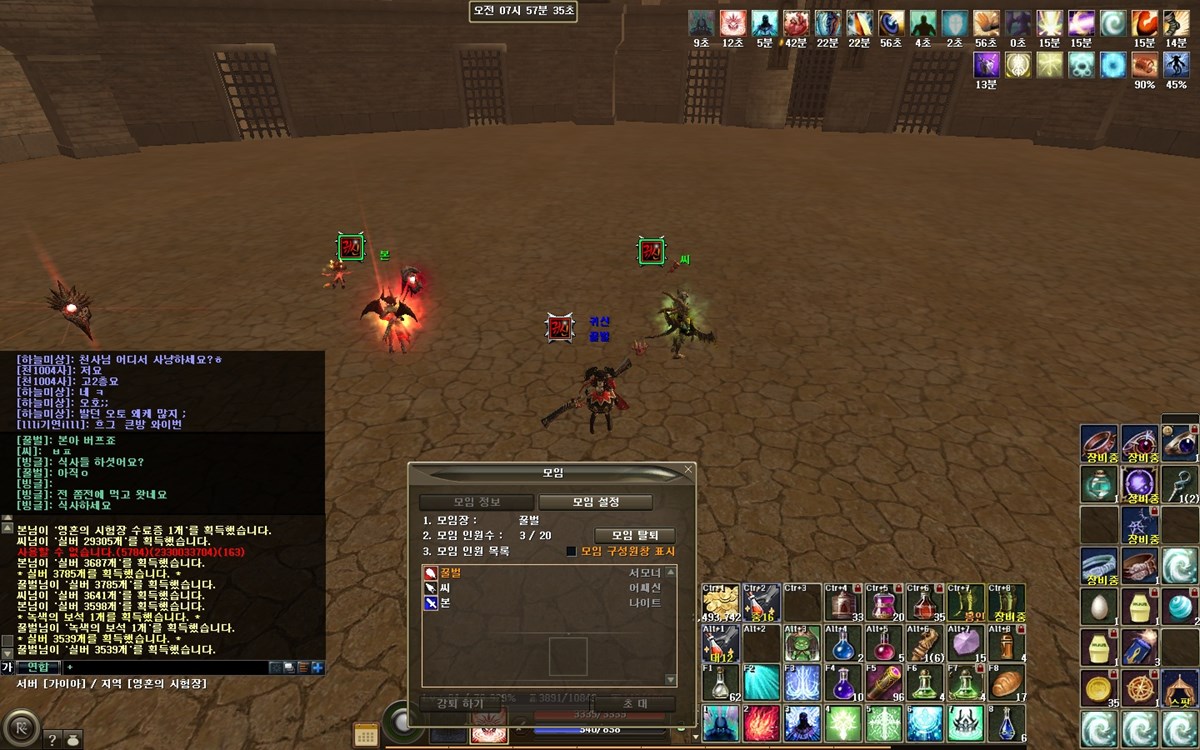The width and height of the screenshot is (1200, 750).
Task: Use the purple crystal in the Alt+7 slot
Action: coord(966,643)
